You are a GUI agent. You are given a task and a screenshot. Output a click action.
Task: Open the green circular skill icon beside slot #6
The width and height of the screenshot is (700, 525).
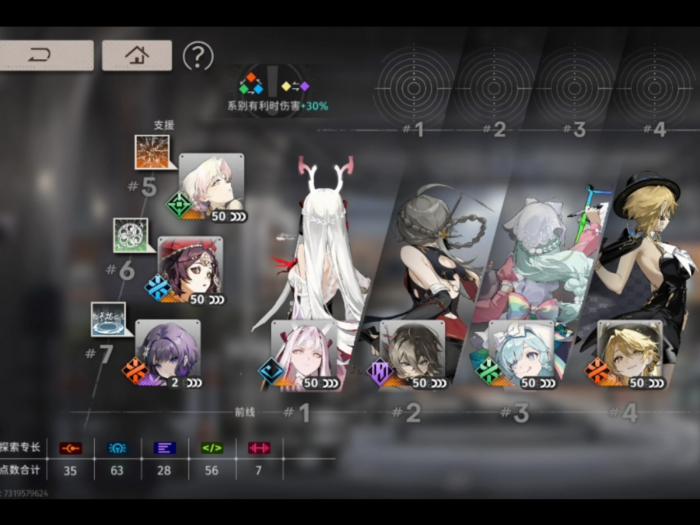pos(130,235)
